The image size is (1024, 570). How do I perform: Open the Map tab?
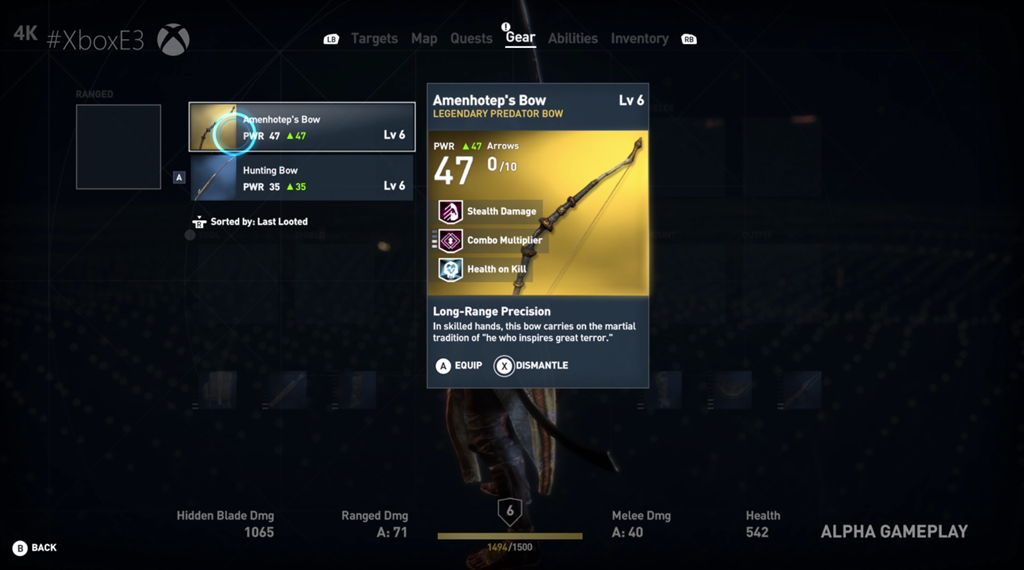[424, 39]
